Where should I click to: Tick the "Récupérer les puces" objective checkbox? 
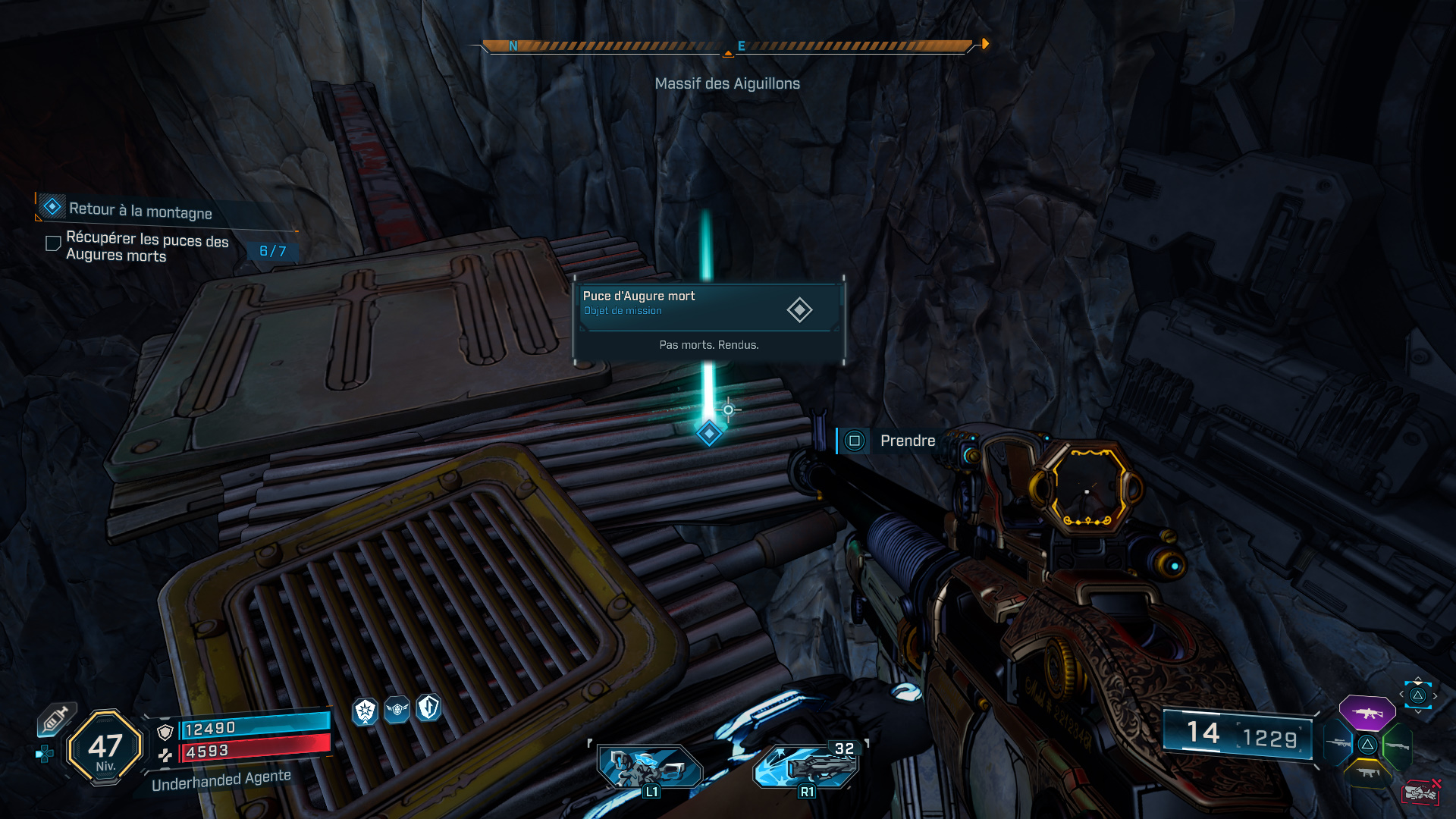pyautogui.click(x=53, y=243)
